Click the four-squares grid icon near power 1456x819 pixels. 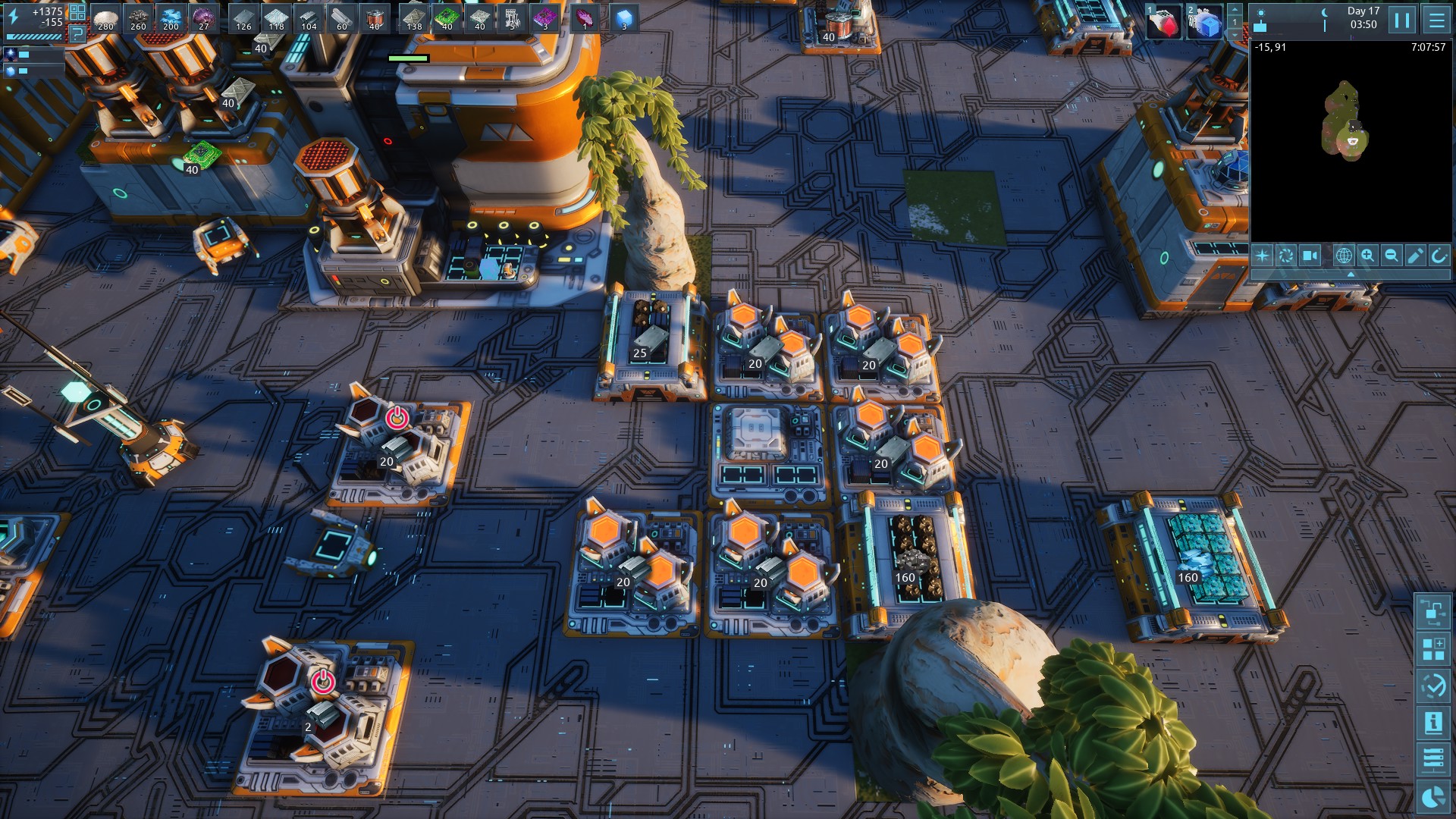coord(77,11)
